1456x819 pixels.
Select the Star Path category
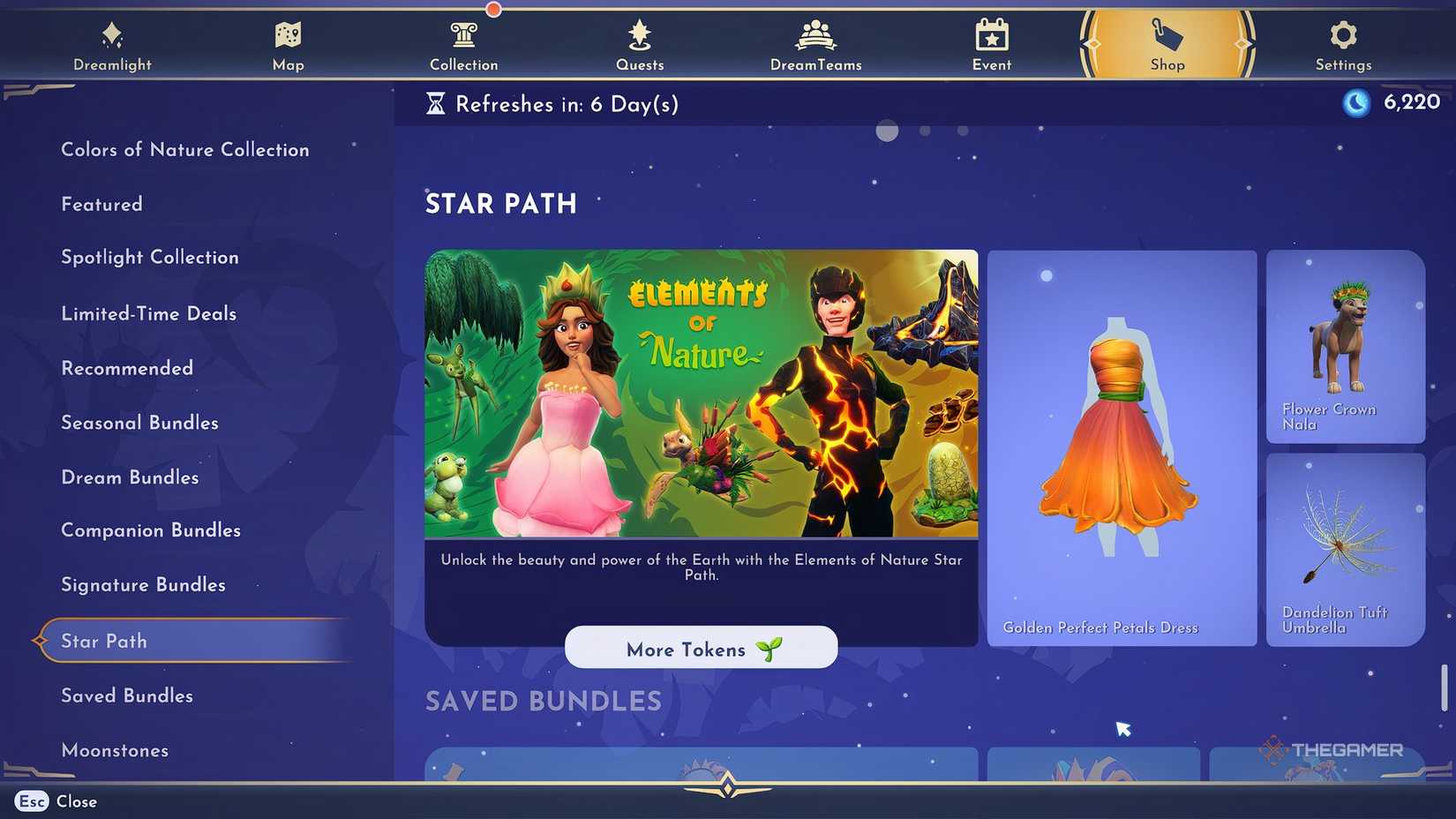(103, 641)
